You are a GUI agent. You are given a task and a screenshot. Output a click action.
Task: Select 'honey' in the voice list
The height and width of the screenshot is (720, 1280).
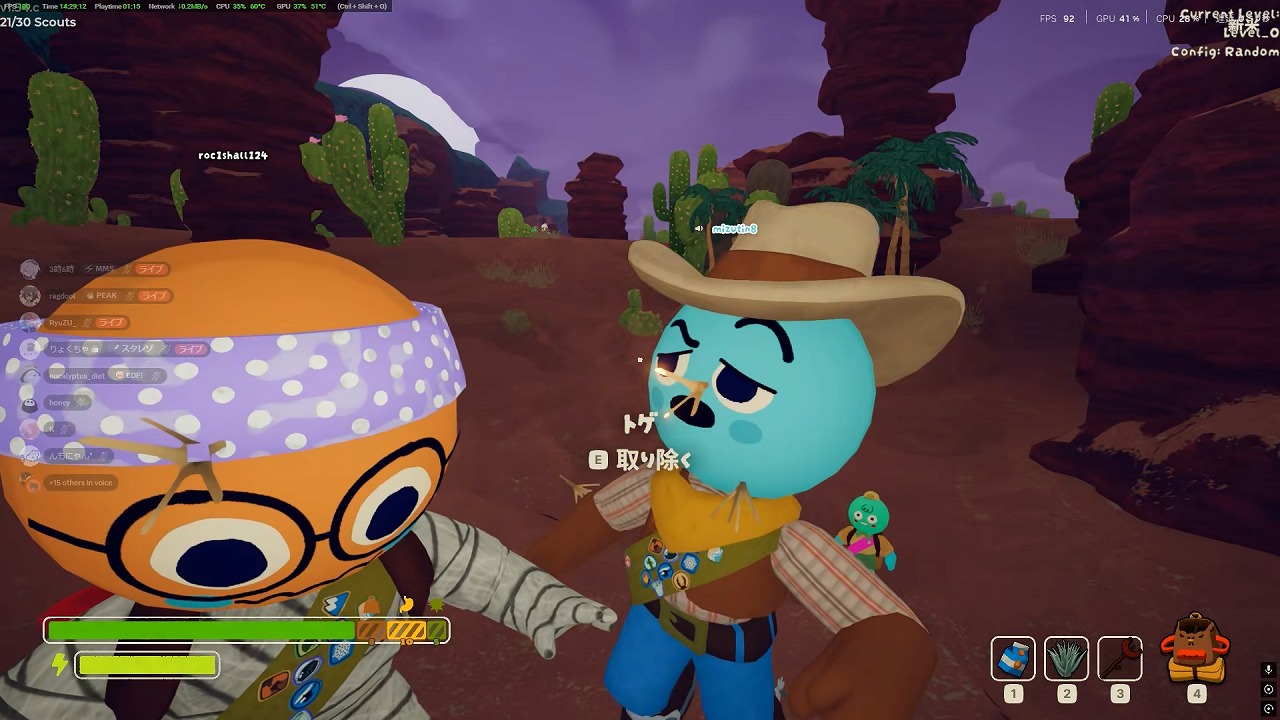(x=60, y=403)
